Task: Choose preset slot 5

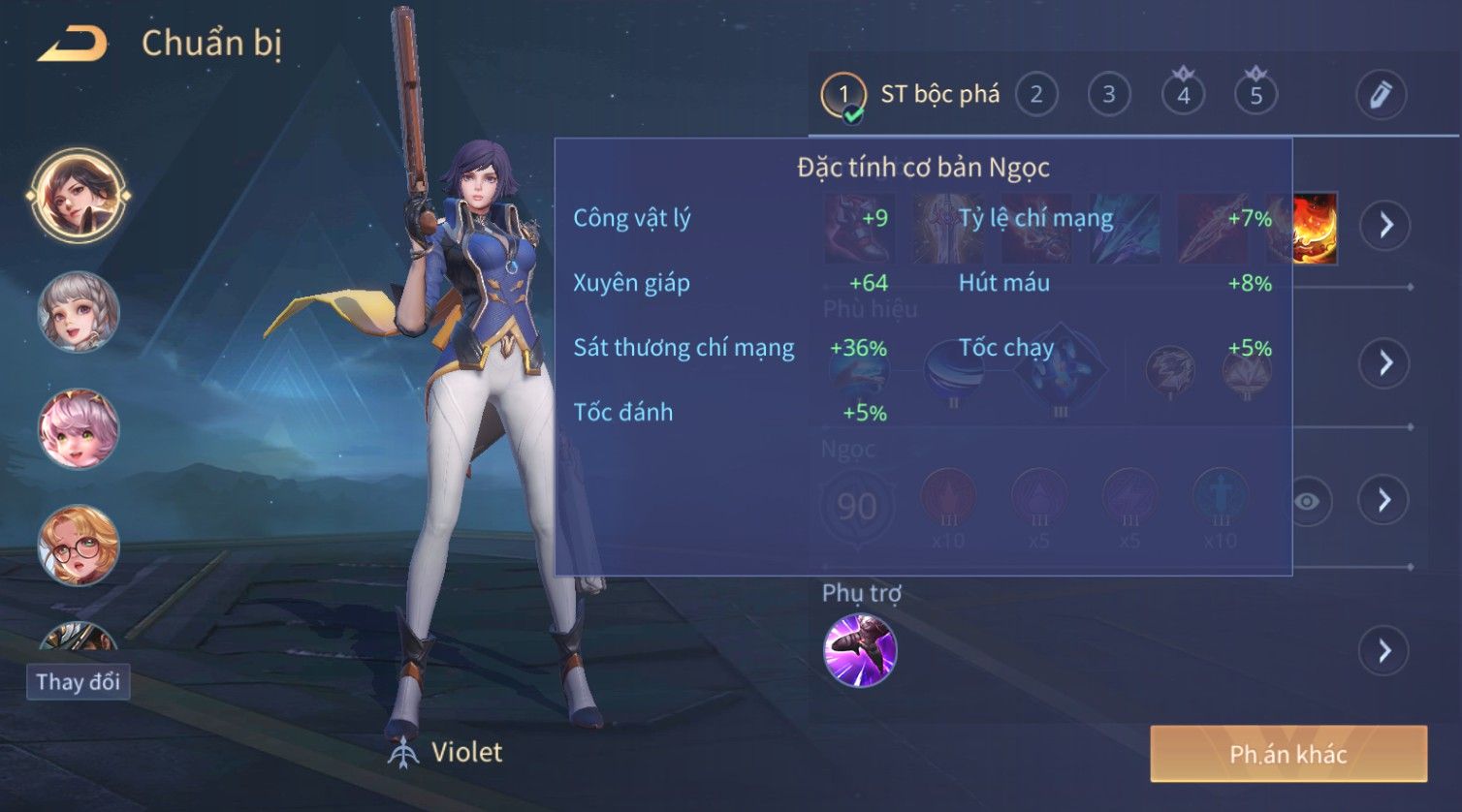Action: pyautogui.click(x=1255, y=95)
